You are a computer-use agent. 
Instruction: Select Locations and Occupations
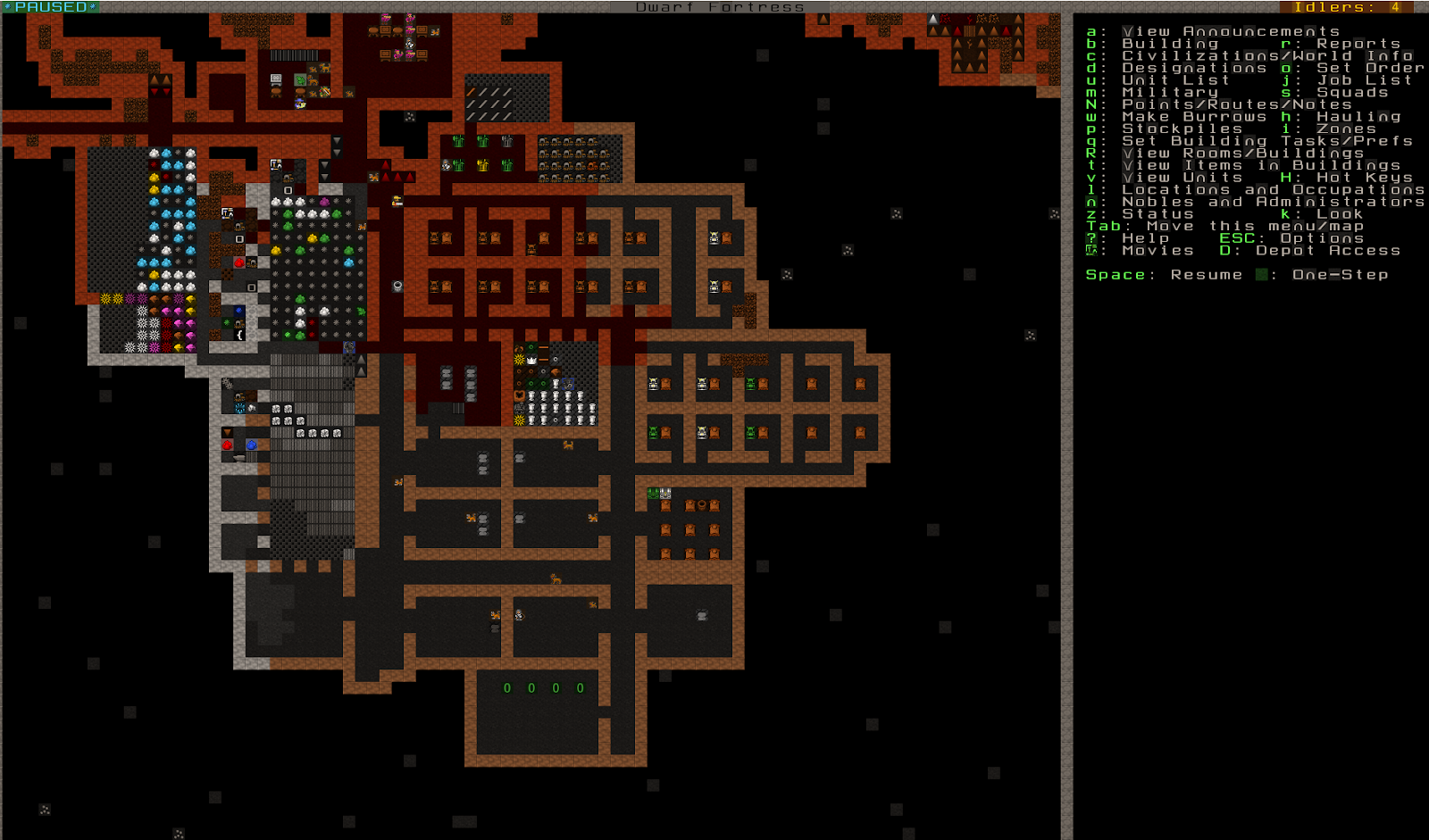[x=1273, y=189]
